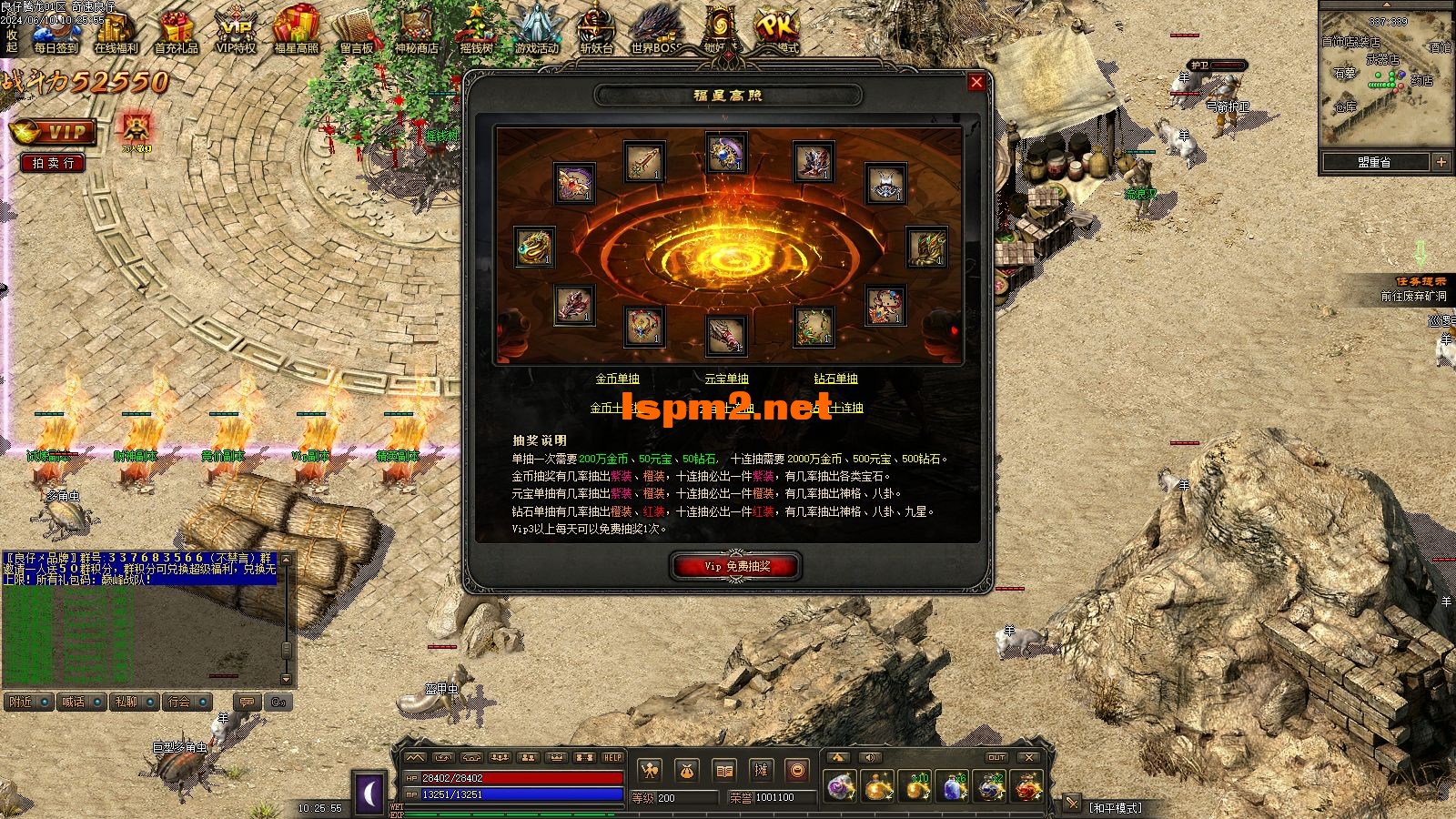
Task: Switch chat to 行会 guild channel
Action: [187, 702]
